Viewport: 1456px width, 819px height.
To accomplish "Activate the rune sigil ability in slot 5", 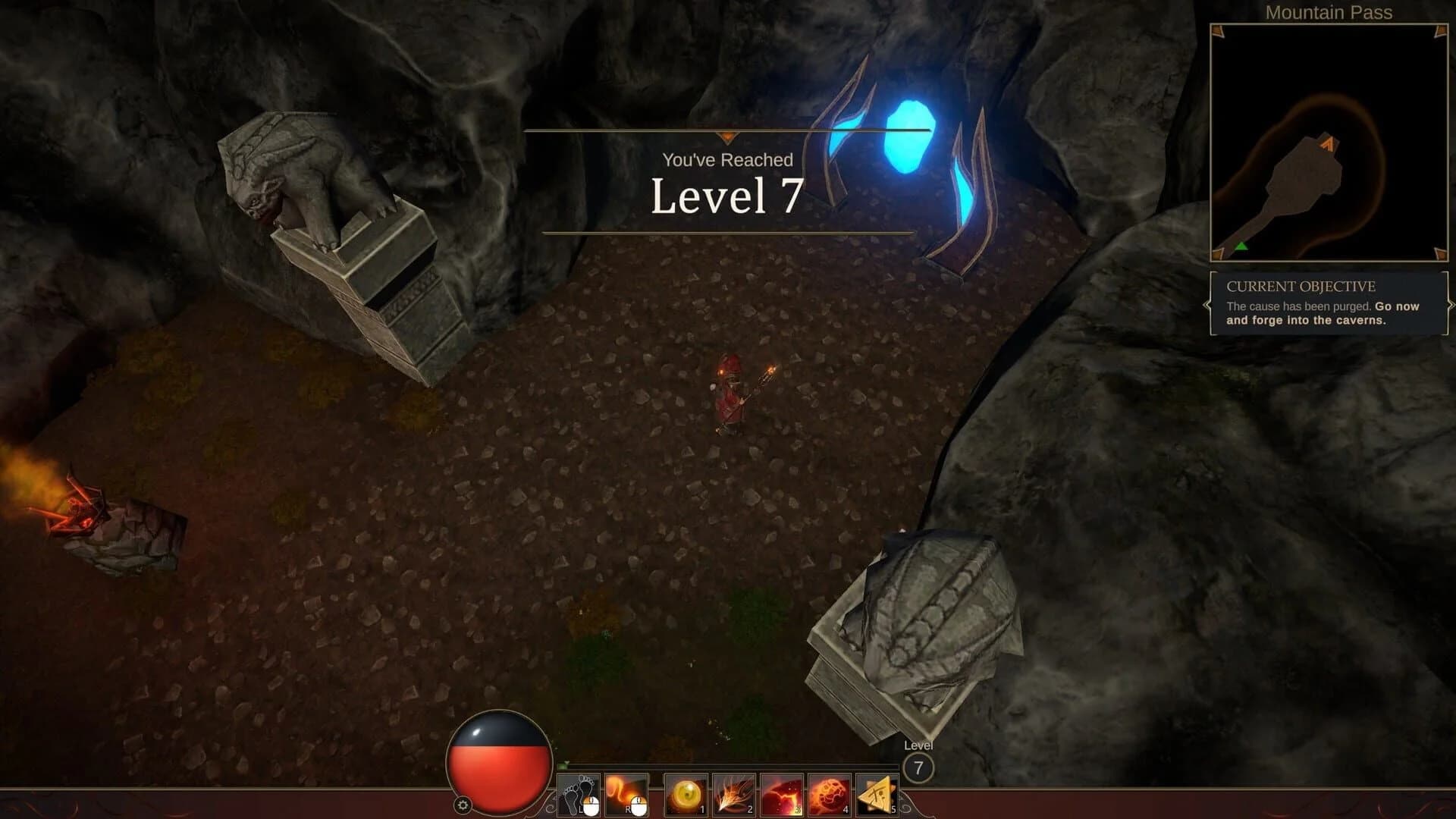I will (x=878, y=795).
